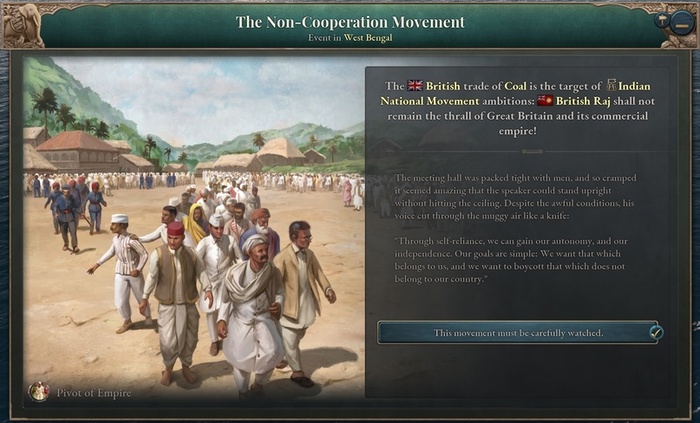700x423 pixels.
Task: Minimize the event window
Action: pyautogui.click(x=682, y=22)
